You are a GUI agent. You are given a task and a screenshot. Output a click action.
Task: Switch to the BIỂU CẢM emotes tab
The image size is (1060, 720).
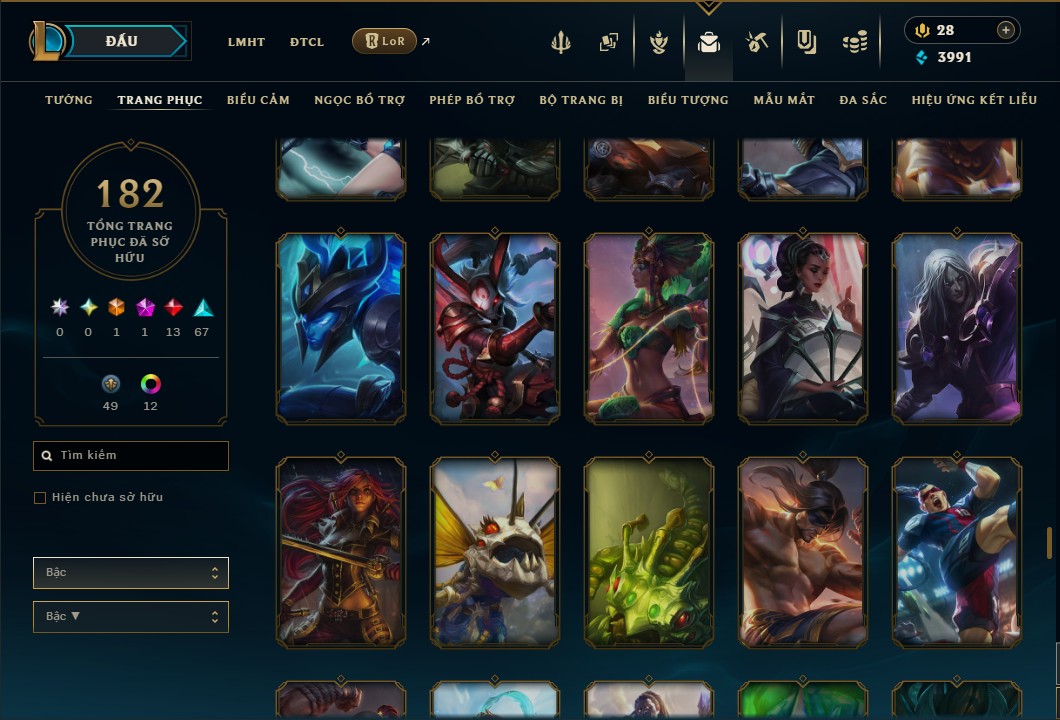[x=258, y=100]
